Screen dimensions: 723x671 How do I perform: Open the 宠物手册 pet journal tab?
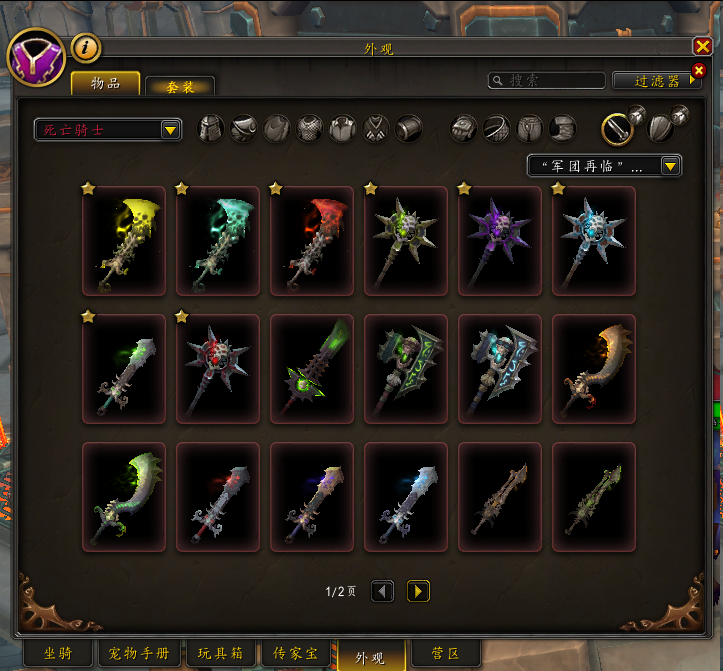(x=138, y=654)
